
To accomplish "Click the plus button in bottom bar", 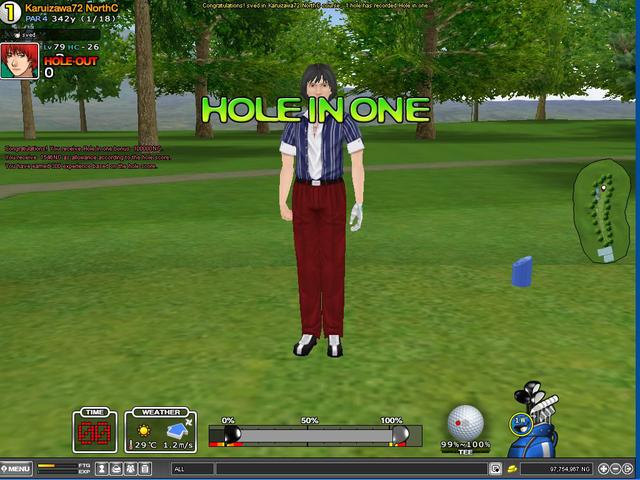I will [603, 468].
